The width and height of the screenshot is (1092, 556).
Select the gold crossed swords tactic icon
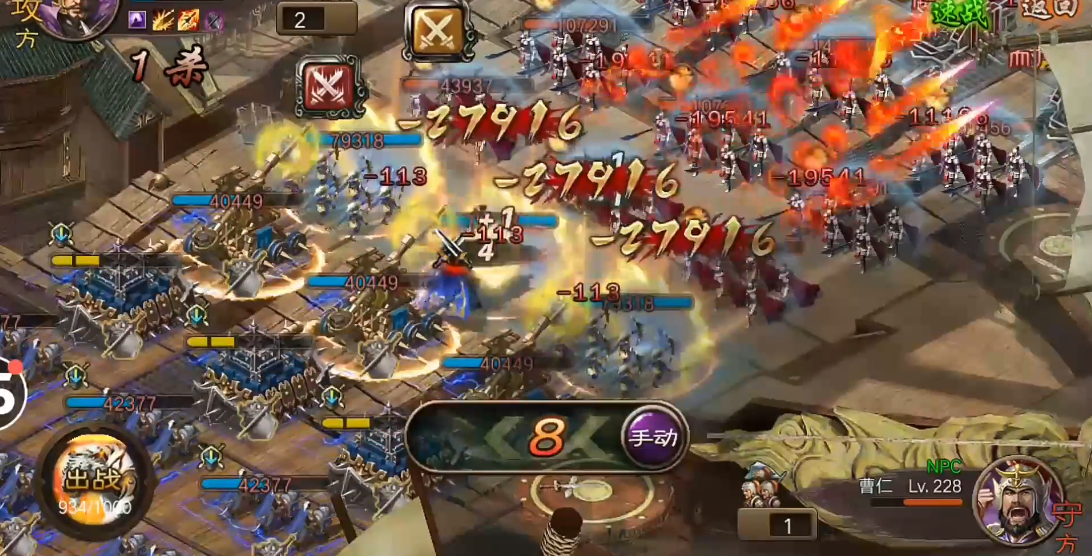click(439, 30)
